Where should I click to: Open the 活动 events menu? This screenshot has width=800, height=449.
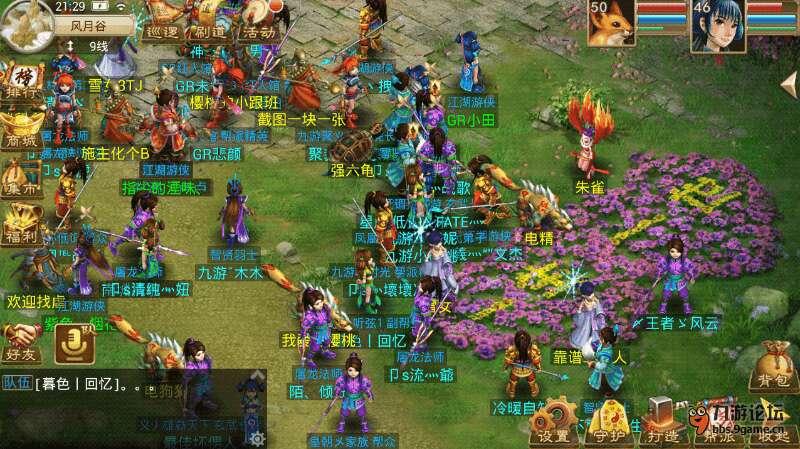(257, 30)
